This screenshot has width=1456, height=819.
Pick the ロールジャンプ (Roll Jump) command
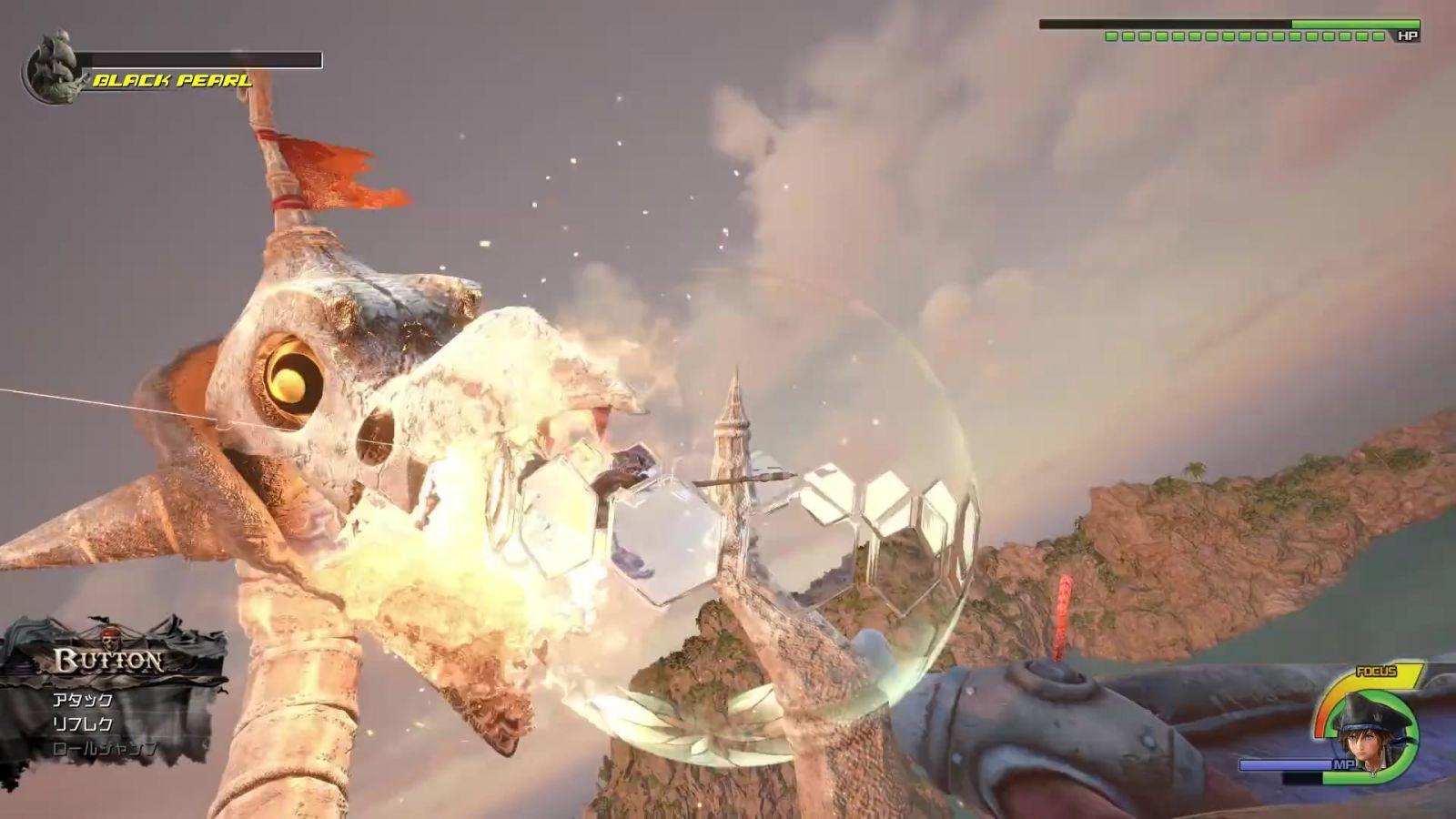pyautogui.click(x=105, y=749)
